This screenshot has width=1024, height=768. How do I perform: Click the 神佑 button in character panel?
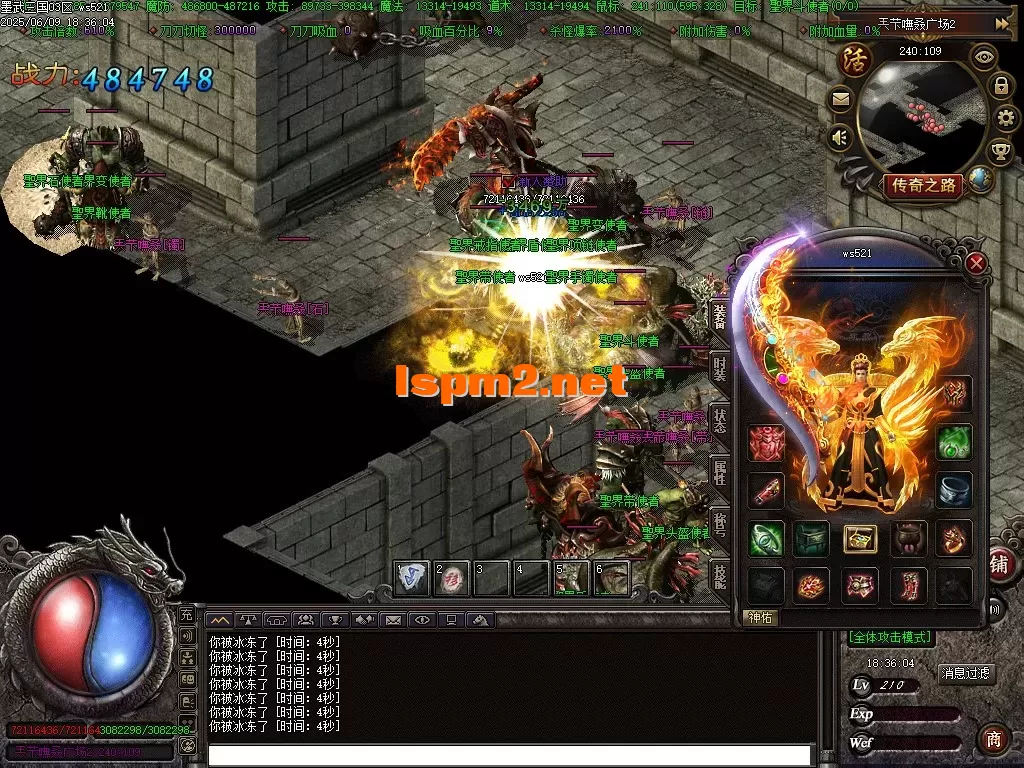pos(761,618)
